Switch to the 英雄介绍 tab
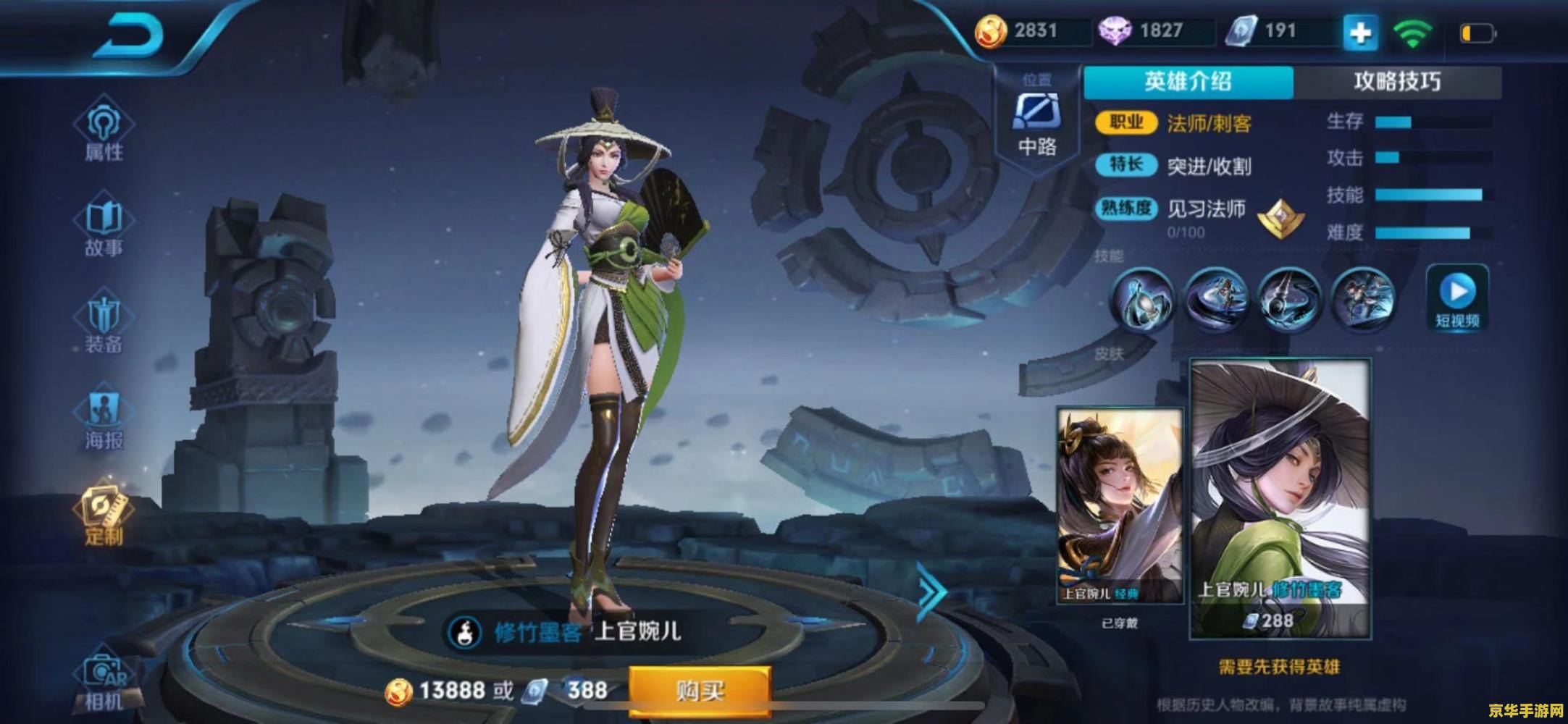The height and width of the screenshot is (724, 1568). tap(1188, 81)
